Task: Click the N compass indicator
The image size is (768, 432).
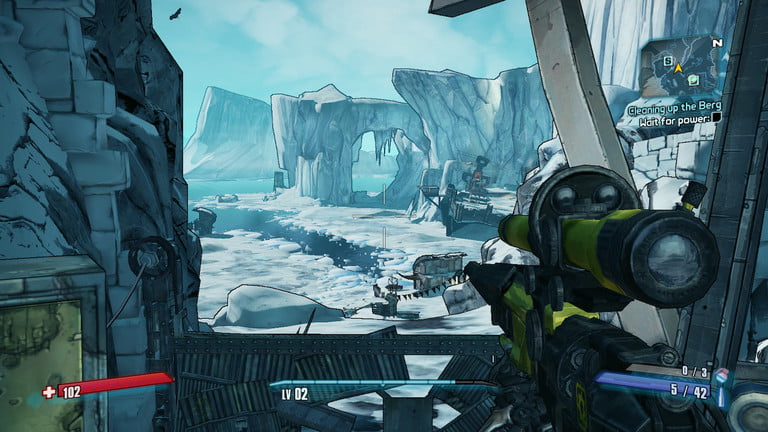Action: pyautogui.click(x=716, y=44)
